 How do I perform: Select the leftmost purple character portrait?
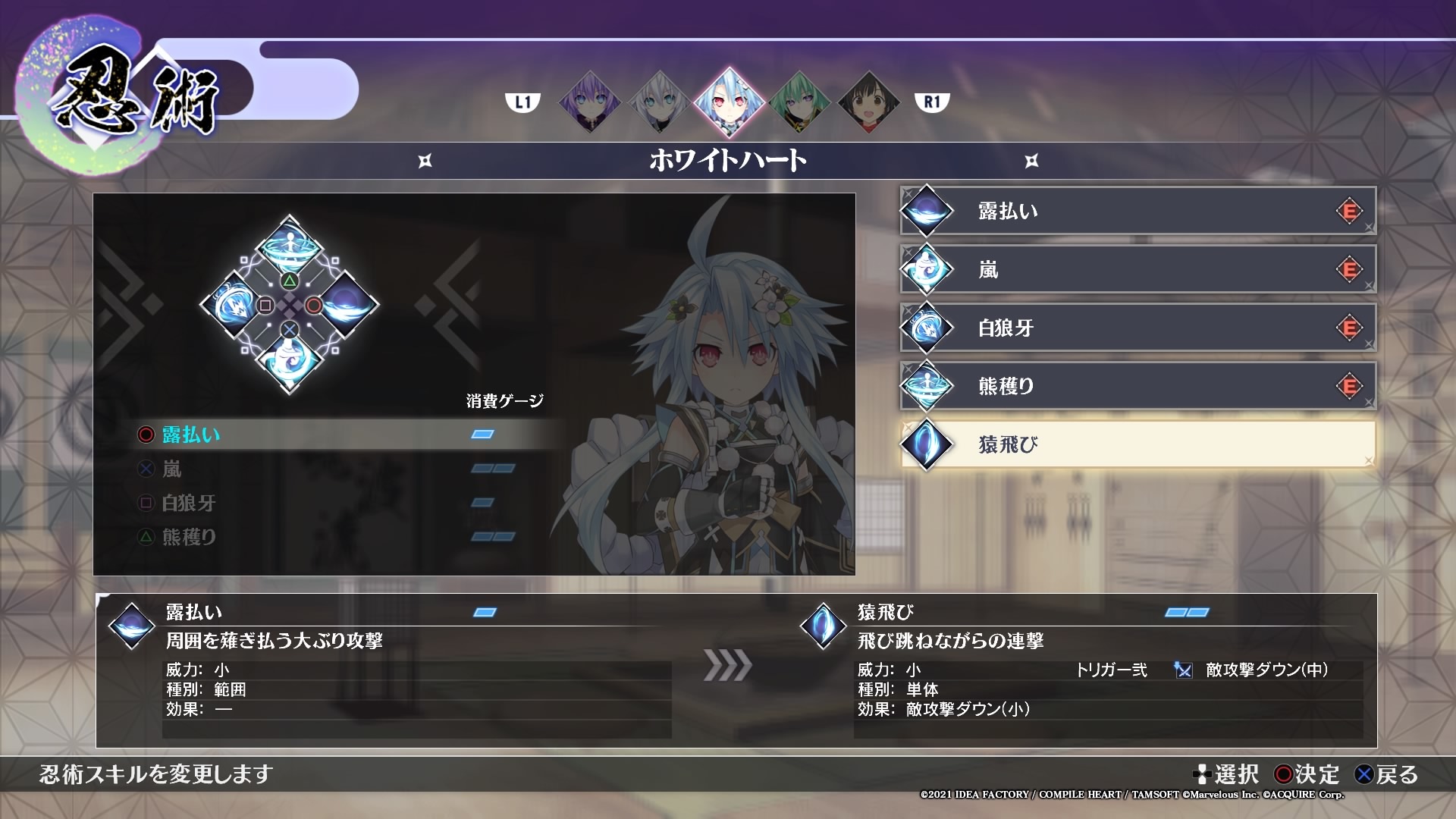point(588,102)
